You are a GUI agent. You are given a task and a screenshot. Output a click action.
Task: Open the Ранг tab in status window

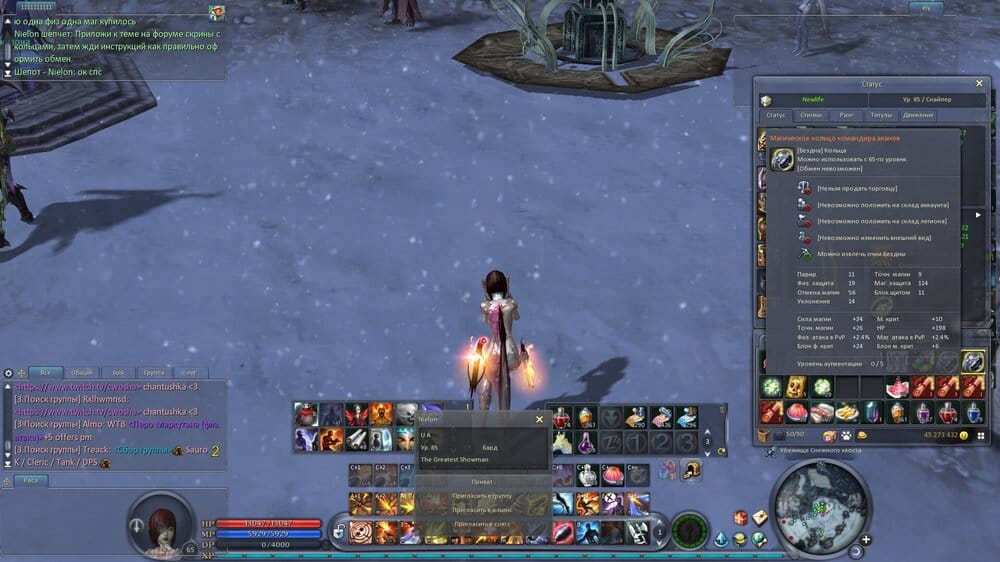[x=846, y=116]
